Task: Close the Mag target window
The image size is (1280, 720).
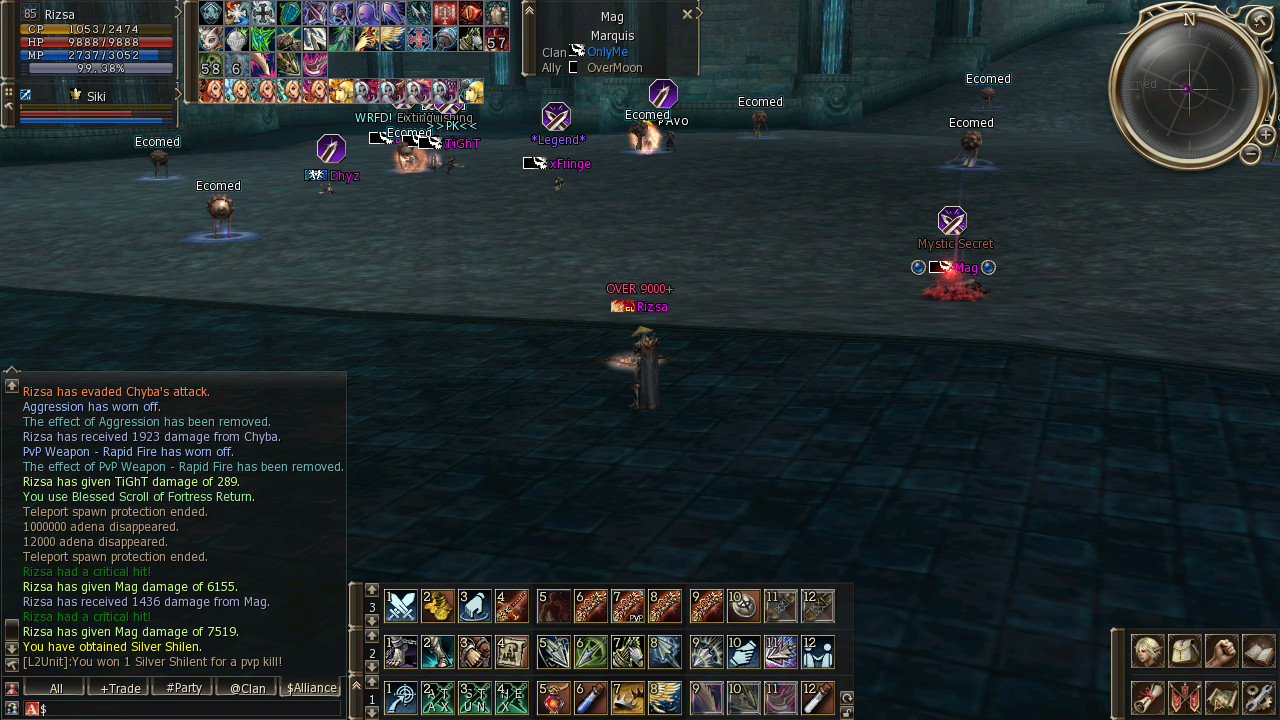Action: [687, 15]
